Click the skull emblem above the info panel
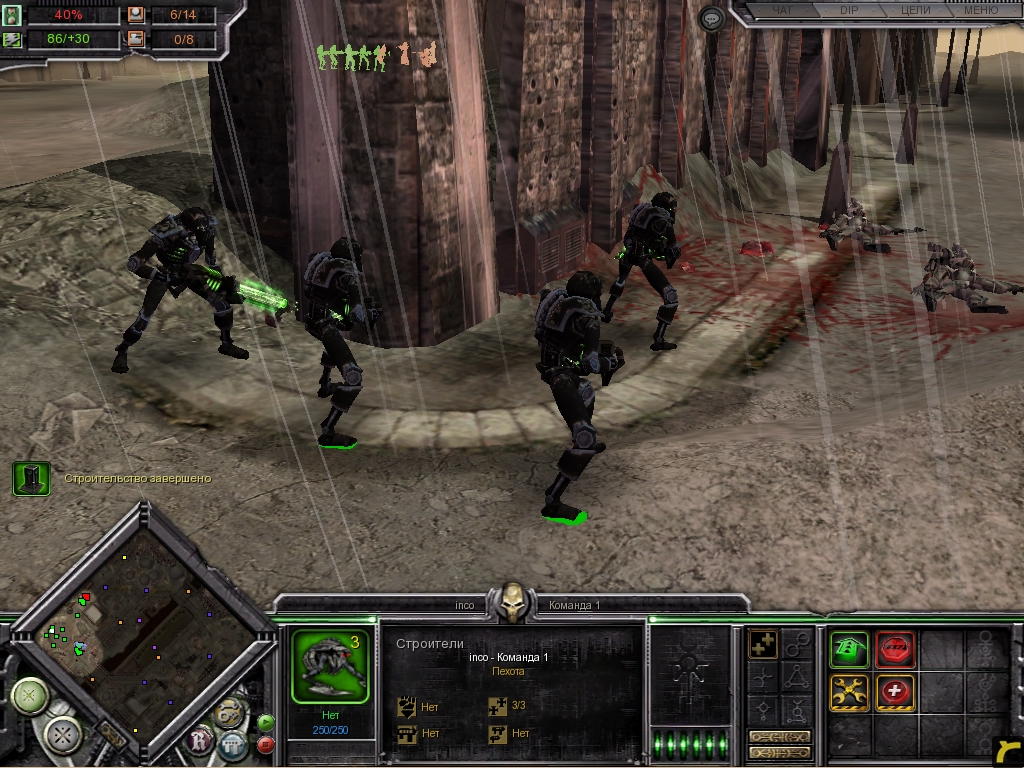Screen dimensions: 1024x768 (x=512, y=603)
